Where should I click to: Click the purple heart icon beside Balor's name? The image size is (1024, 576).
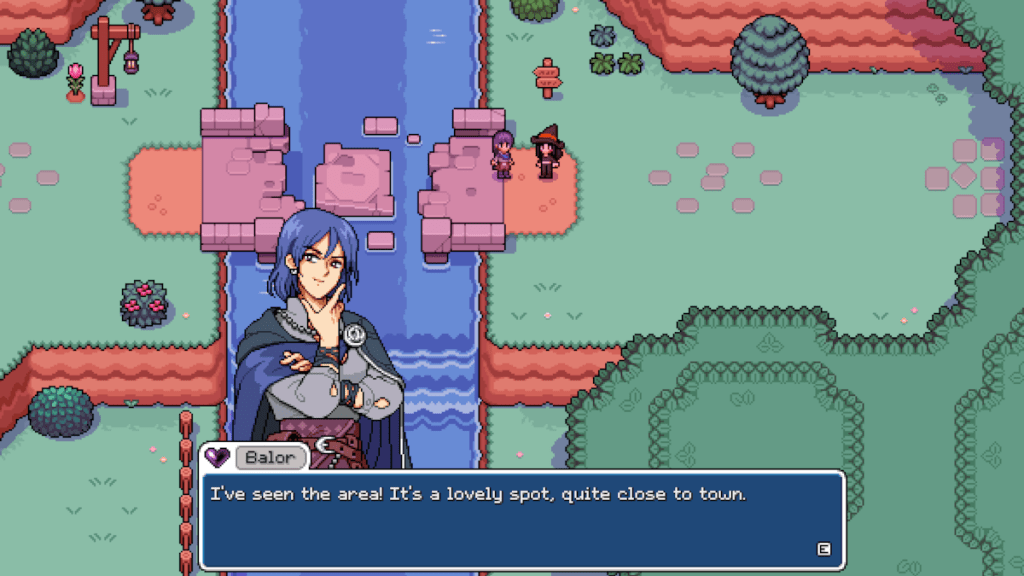[217, 458]
